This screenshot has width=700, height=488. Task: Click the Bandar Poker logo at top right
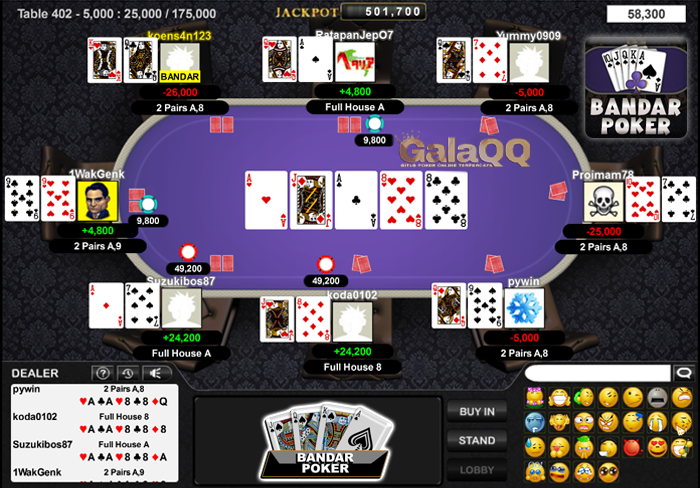pyautogui.click(x=636, y=88)
